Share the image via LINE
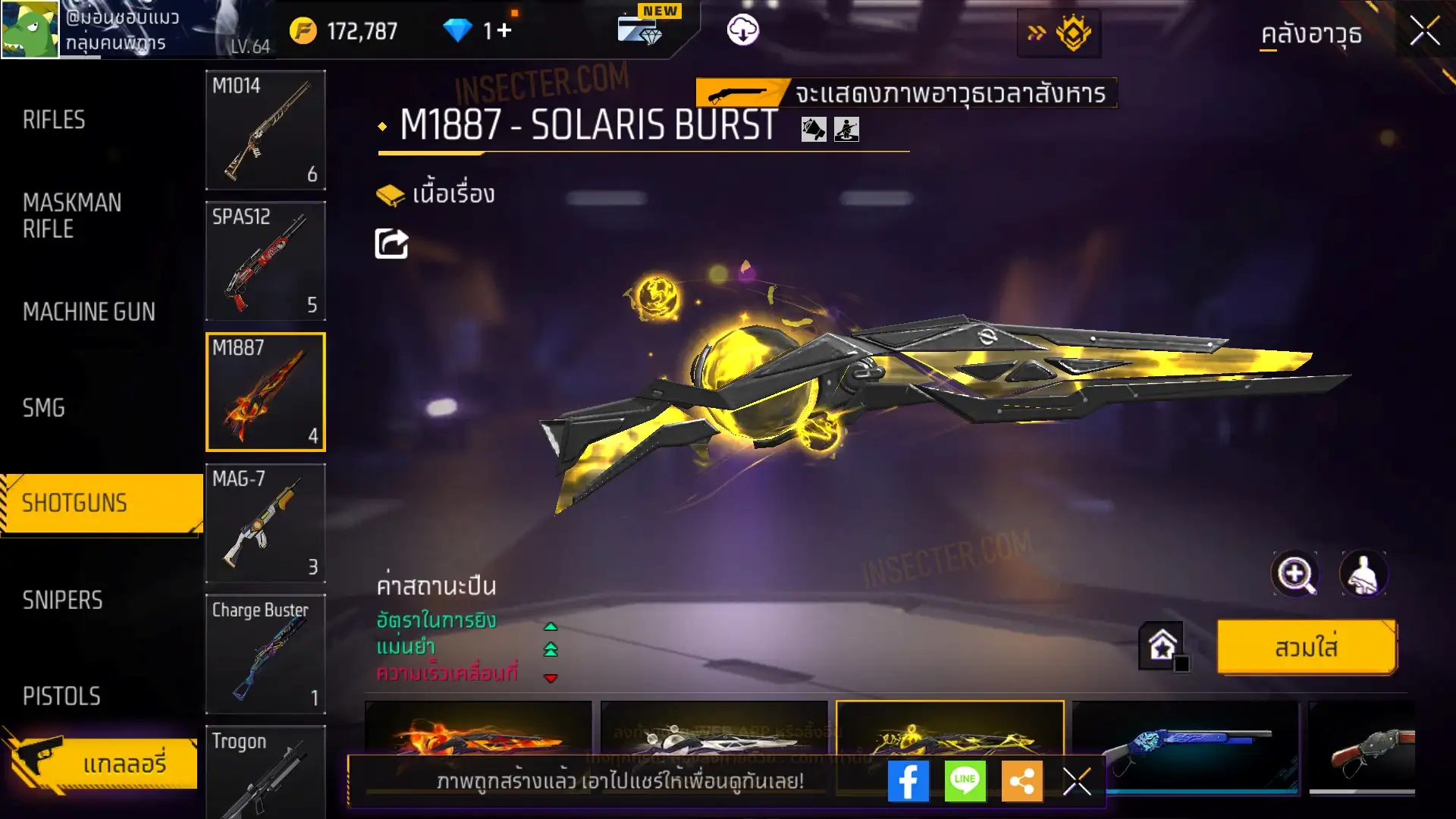Image resolution: width=1456 pixels, height=819 pixels. [965, 781]
